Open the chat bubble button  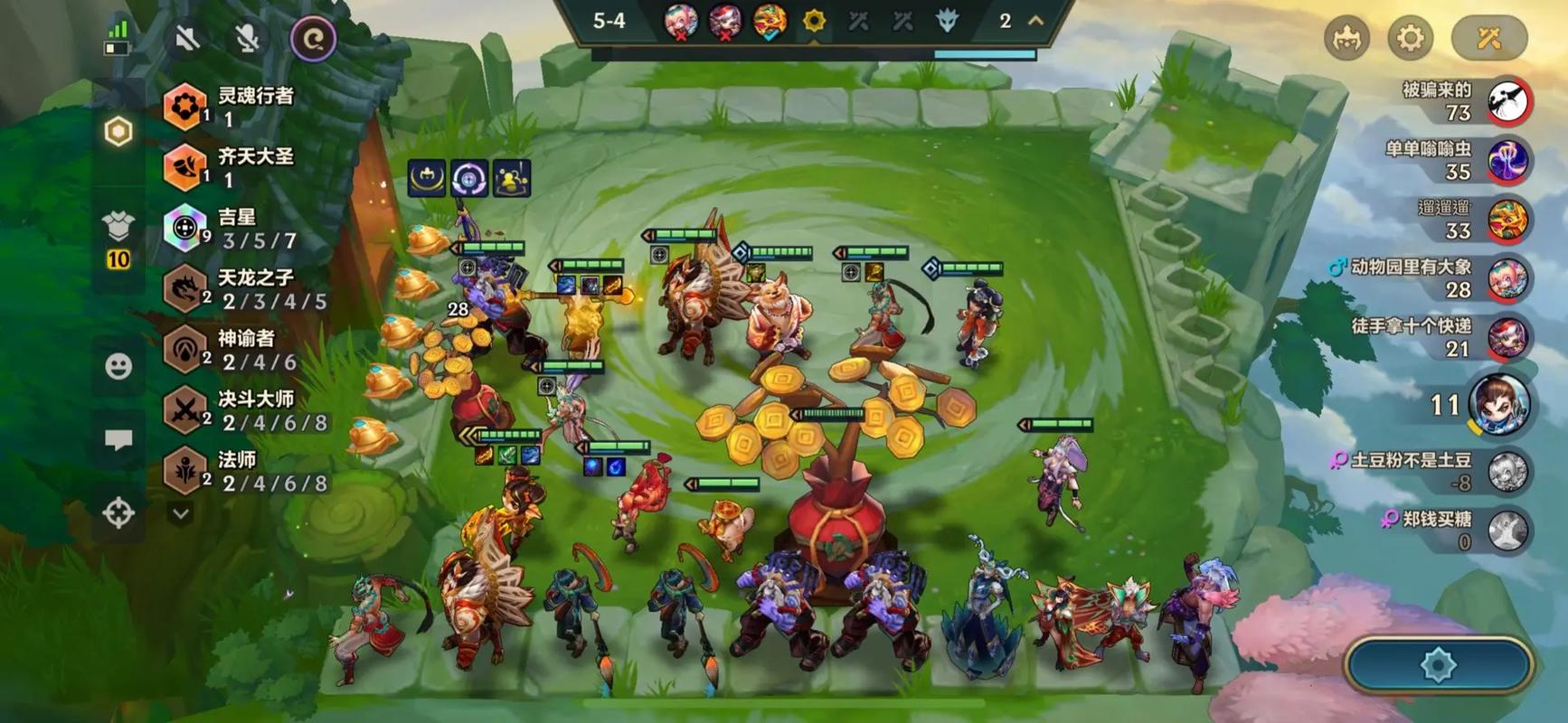[x=118, y=440]
